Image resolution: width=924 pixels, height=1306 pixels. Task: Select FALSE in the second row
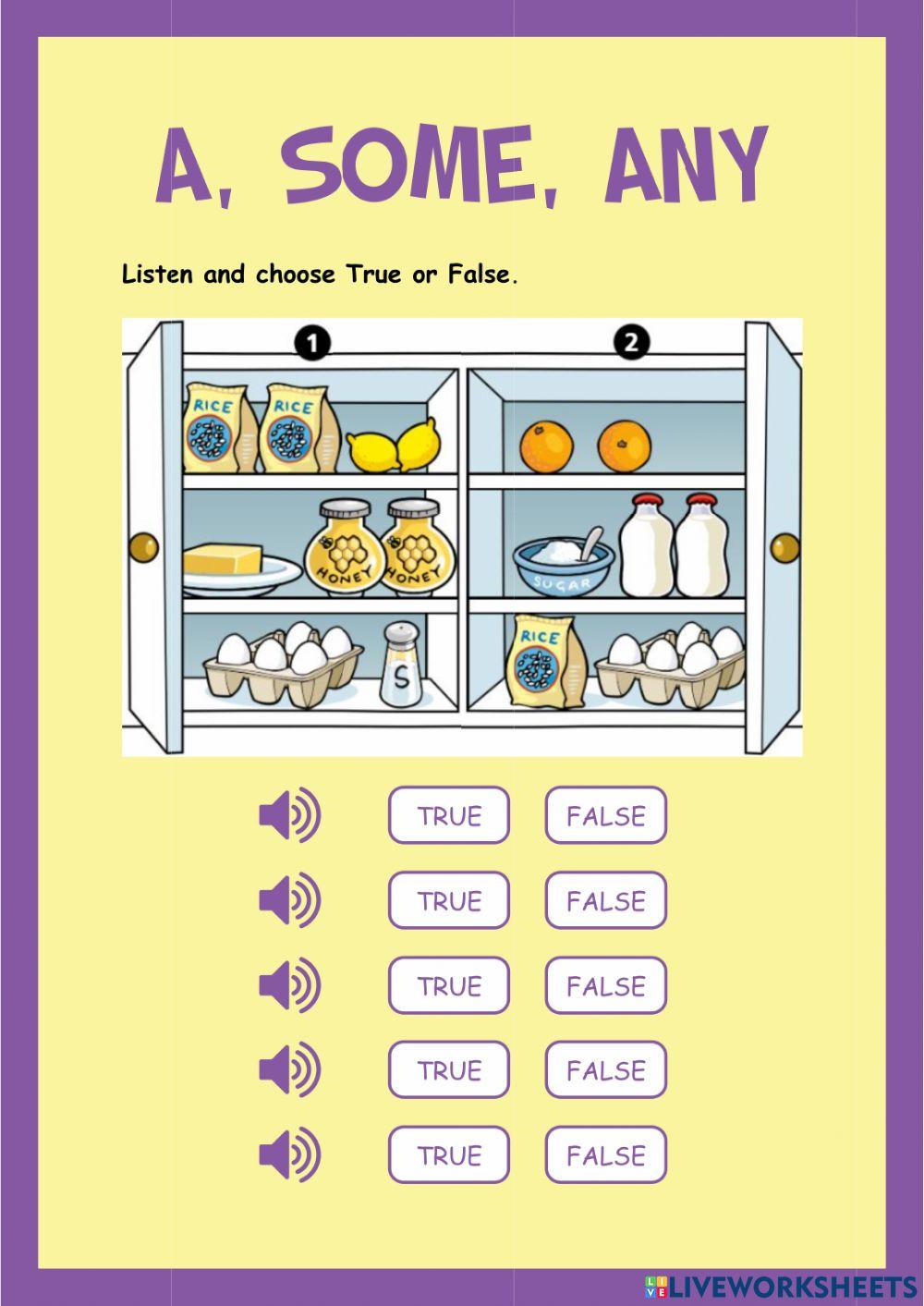tap(605, 900)
